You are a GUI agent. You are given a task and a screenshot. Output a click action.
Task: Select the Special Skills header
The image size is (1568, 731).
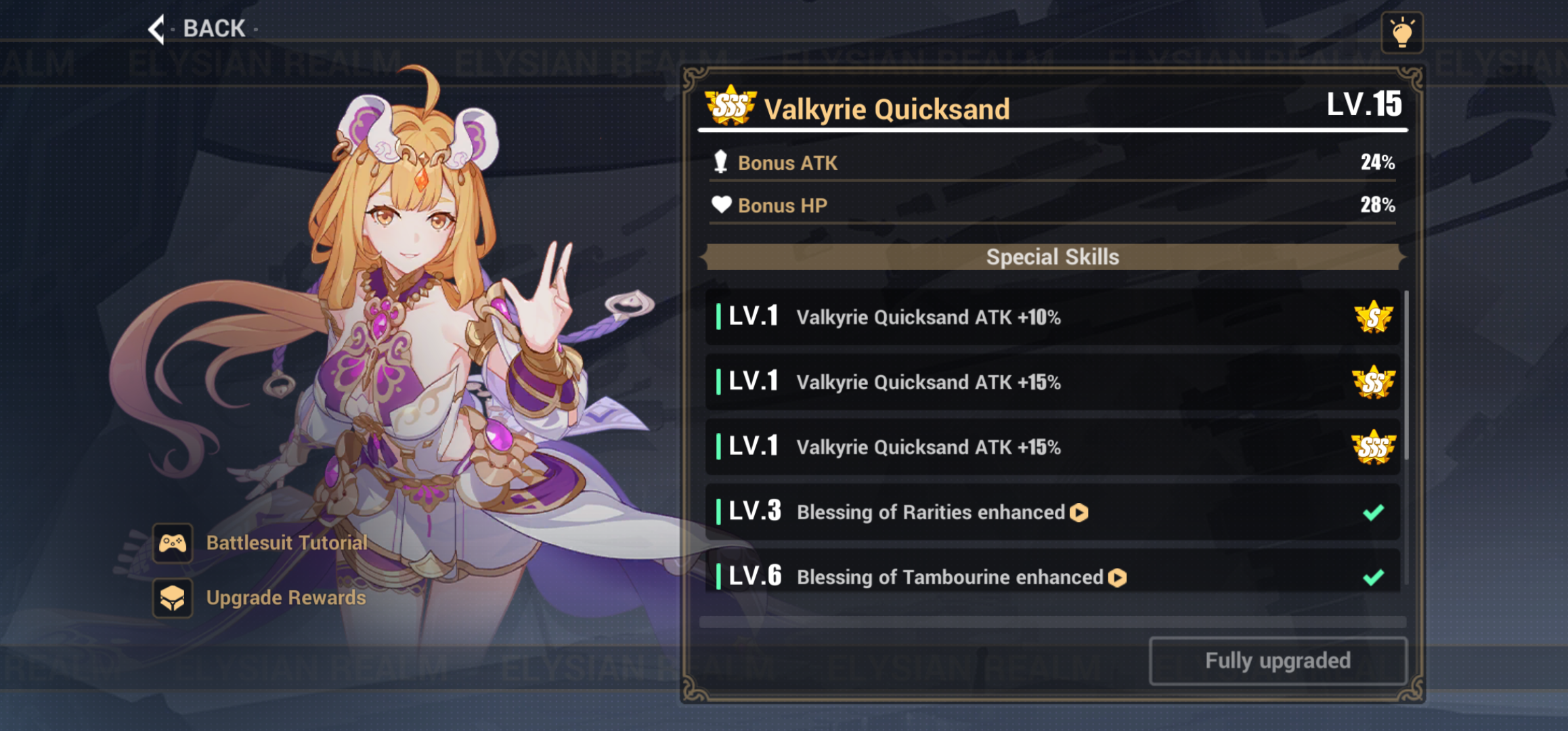(1052, 257)
